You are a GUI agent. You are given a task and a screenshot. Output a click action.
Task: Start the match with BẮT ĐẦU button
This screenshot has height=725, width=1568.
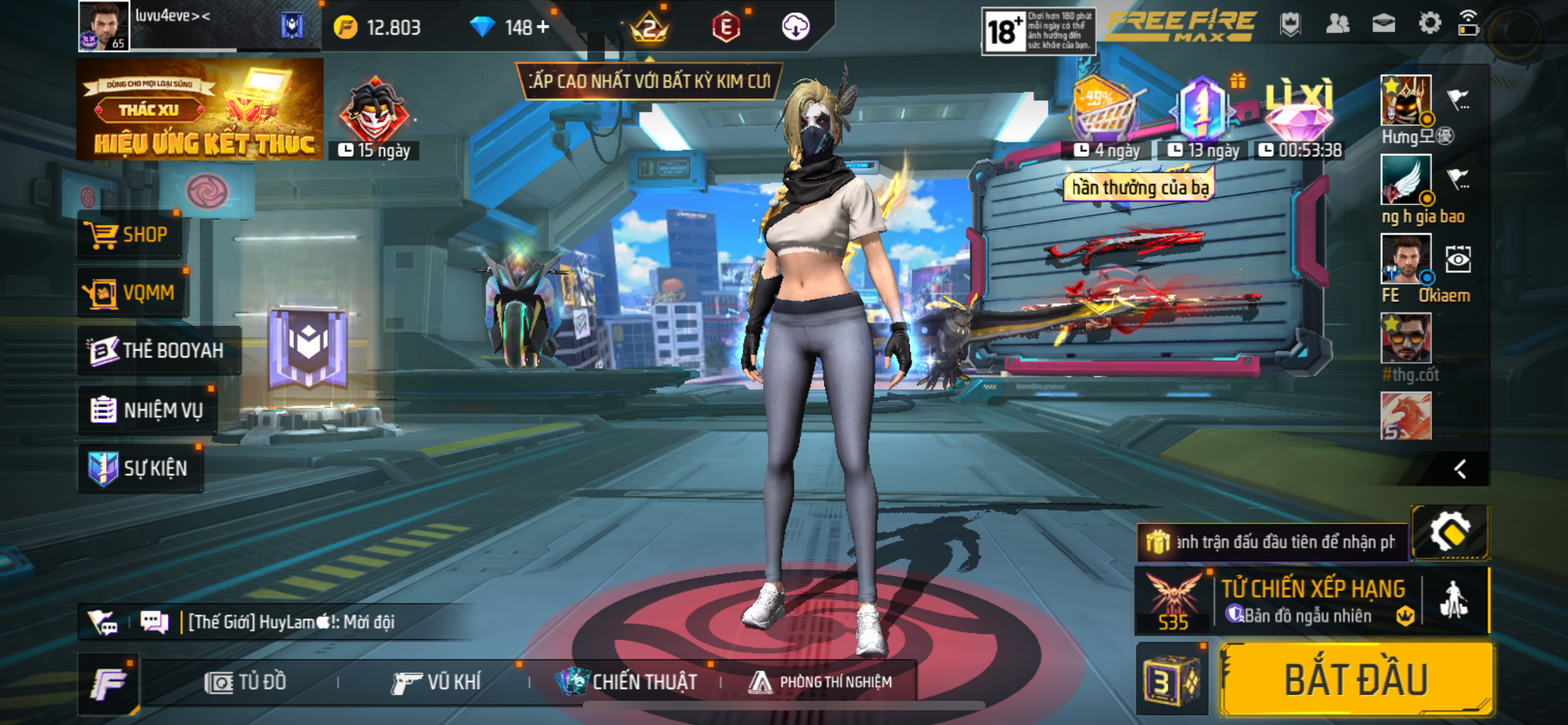[x=1356, y=680]
